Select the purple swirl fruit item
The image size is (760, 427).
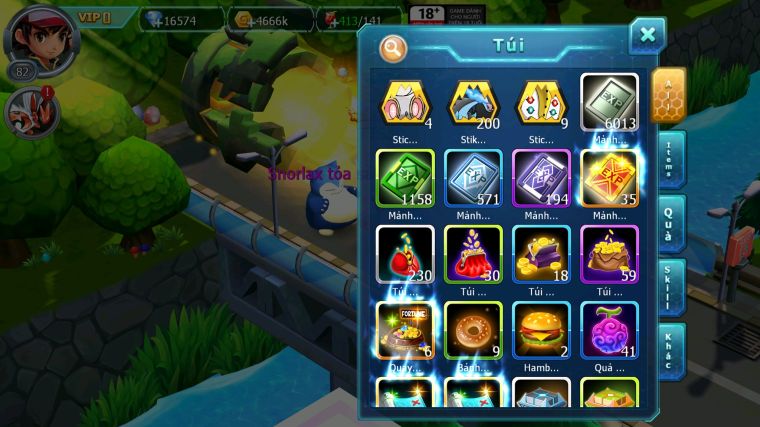(609, 330)
